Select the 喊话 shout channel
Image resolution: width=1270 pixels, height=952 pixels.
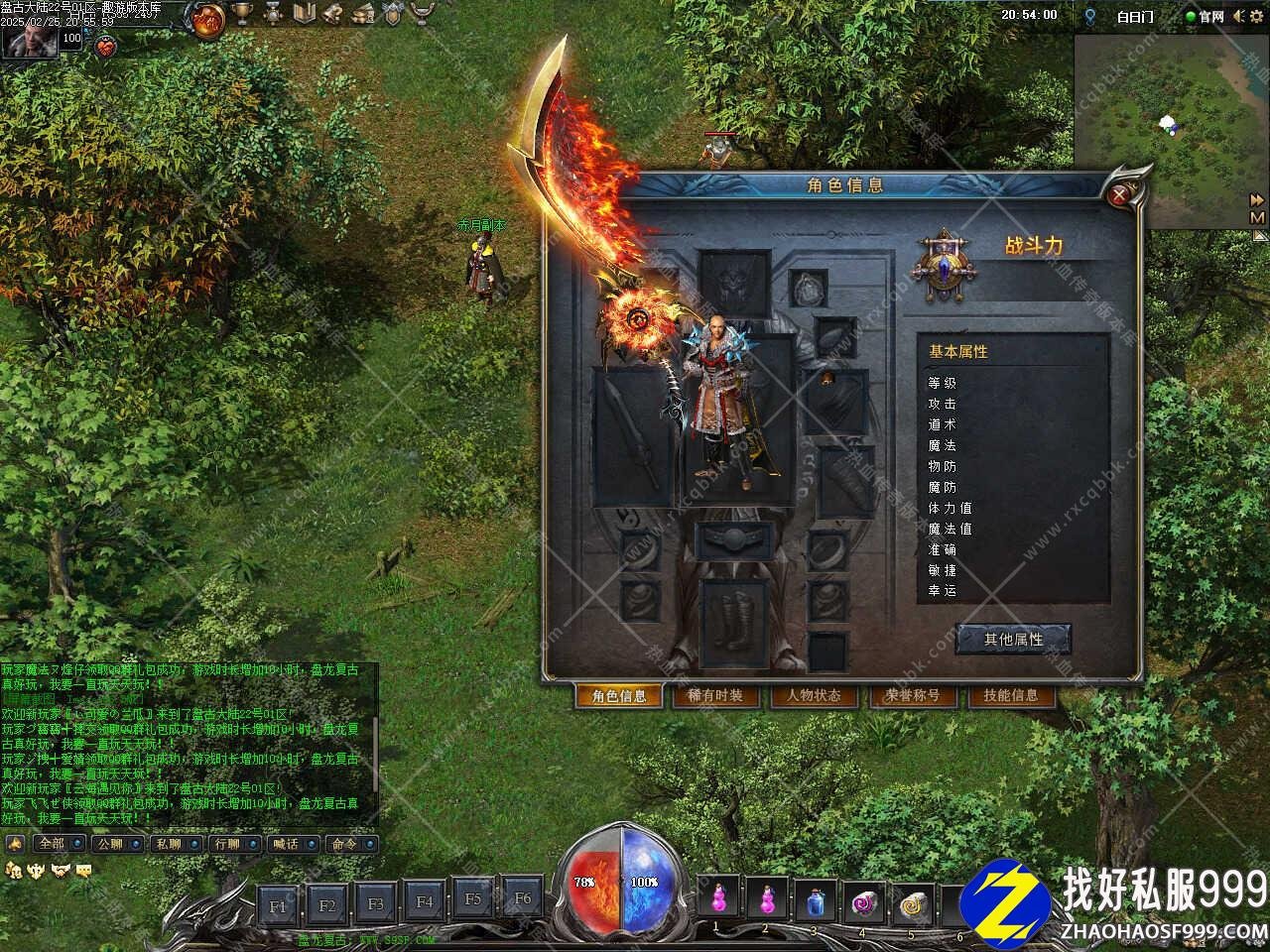pos(291,844)
